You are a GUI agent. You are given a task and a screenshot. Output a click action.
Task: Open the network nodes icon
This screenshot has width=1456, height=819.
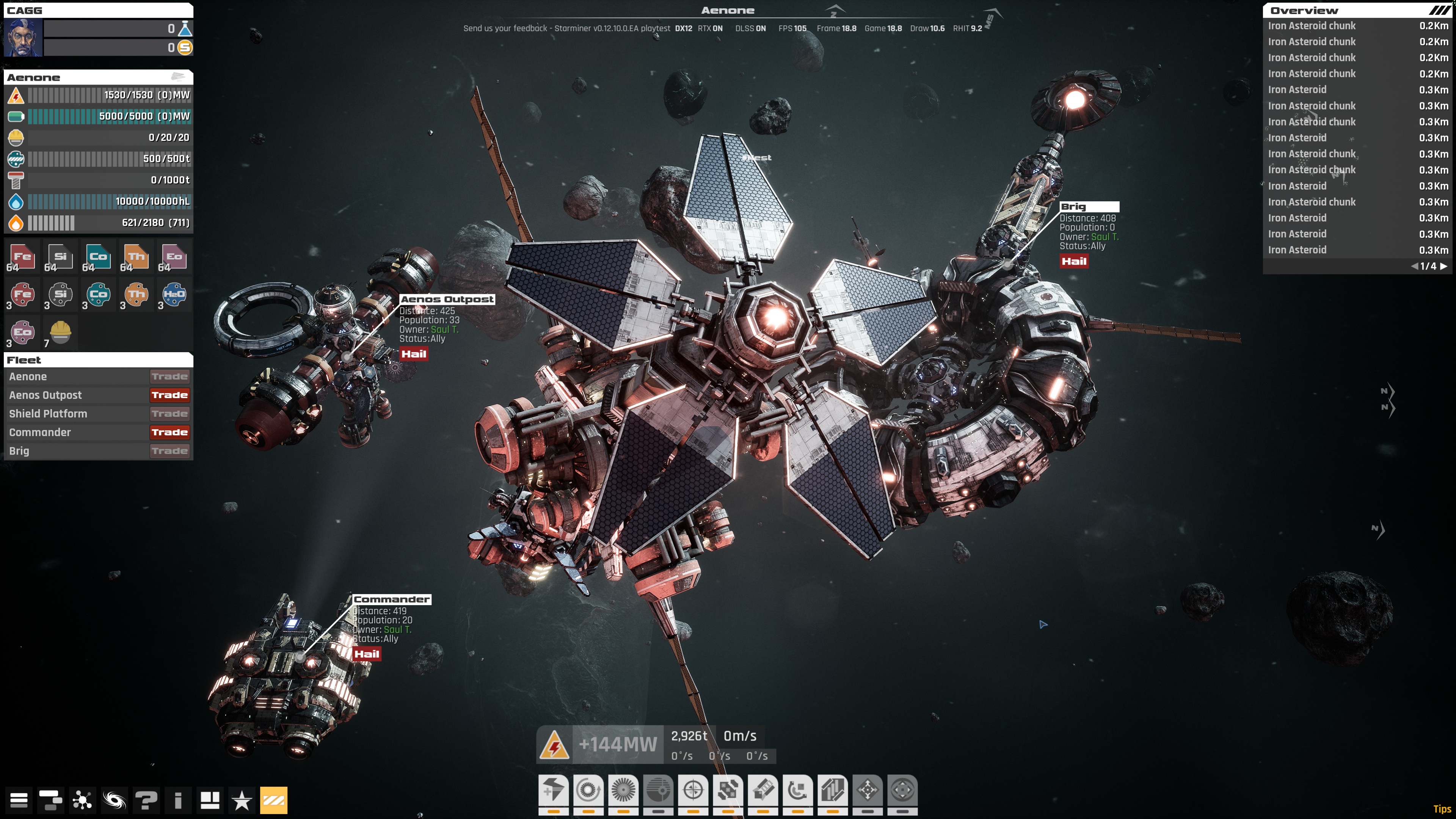tap(83, 800)
